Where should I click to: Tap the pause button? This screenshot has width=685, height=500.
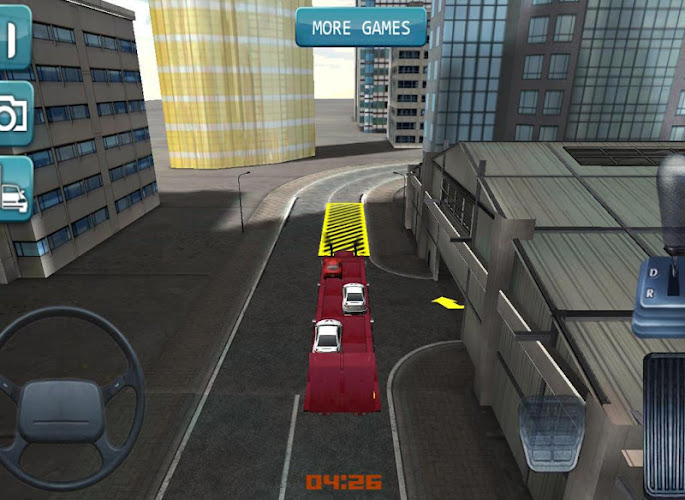(12, 39)
